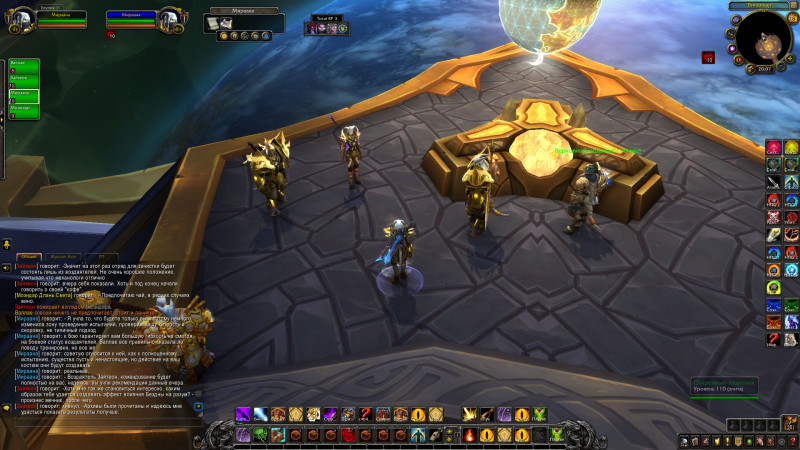
Task: Select the bottom green raid frame
Action: 24,112
